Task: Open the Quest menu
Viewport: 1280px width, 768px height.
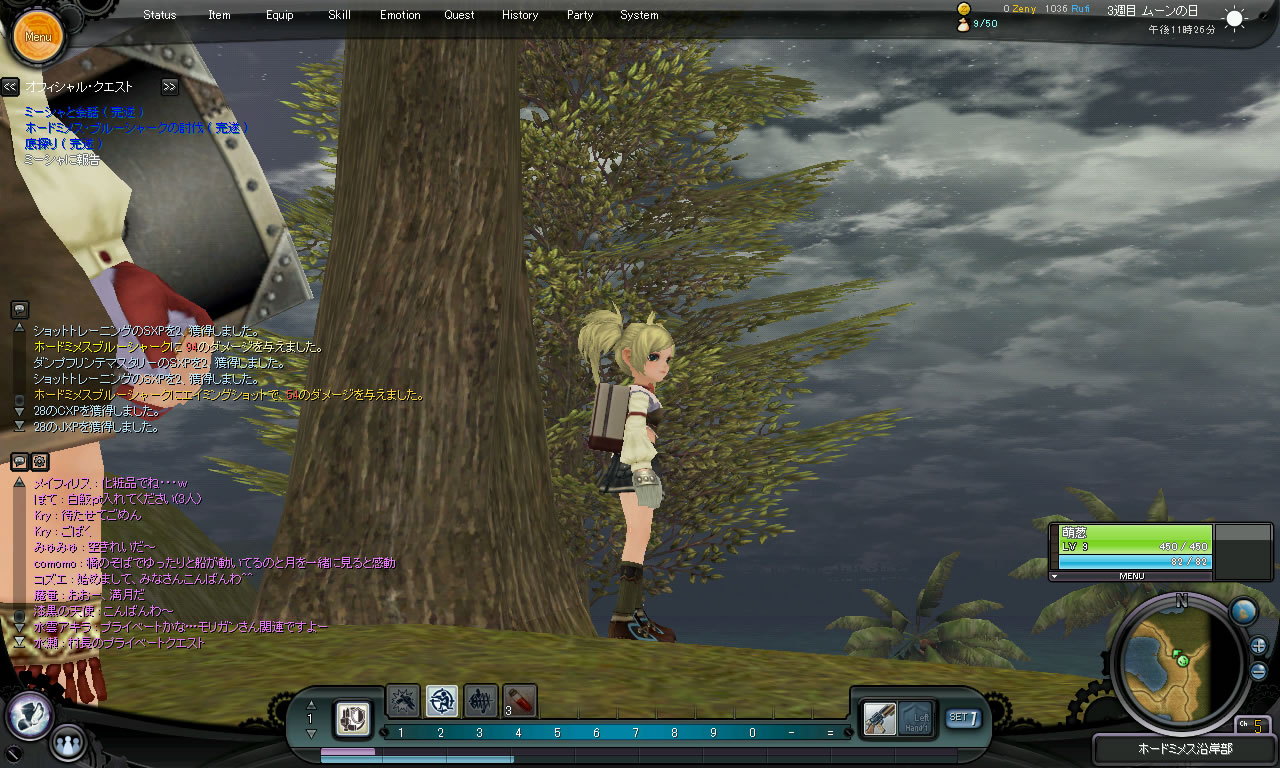Action: 460,15
